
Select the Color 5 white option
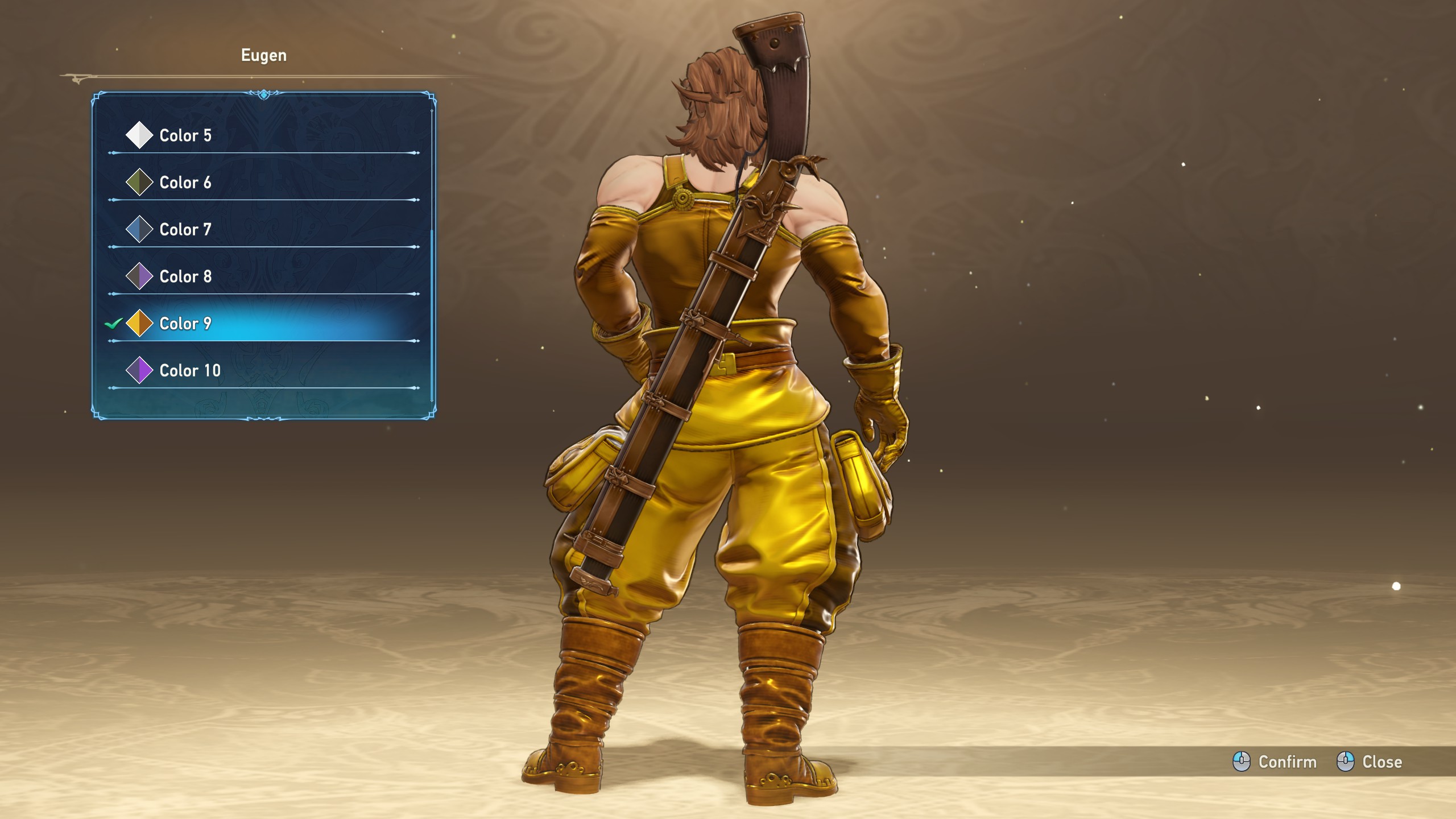click(185, 135)
